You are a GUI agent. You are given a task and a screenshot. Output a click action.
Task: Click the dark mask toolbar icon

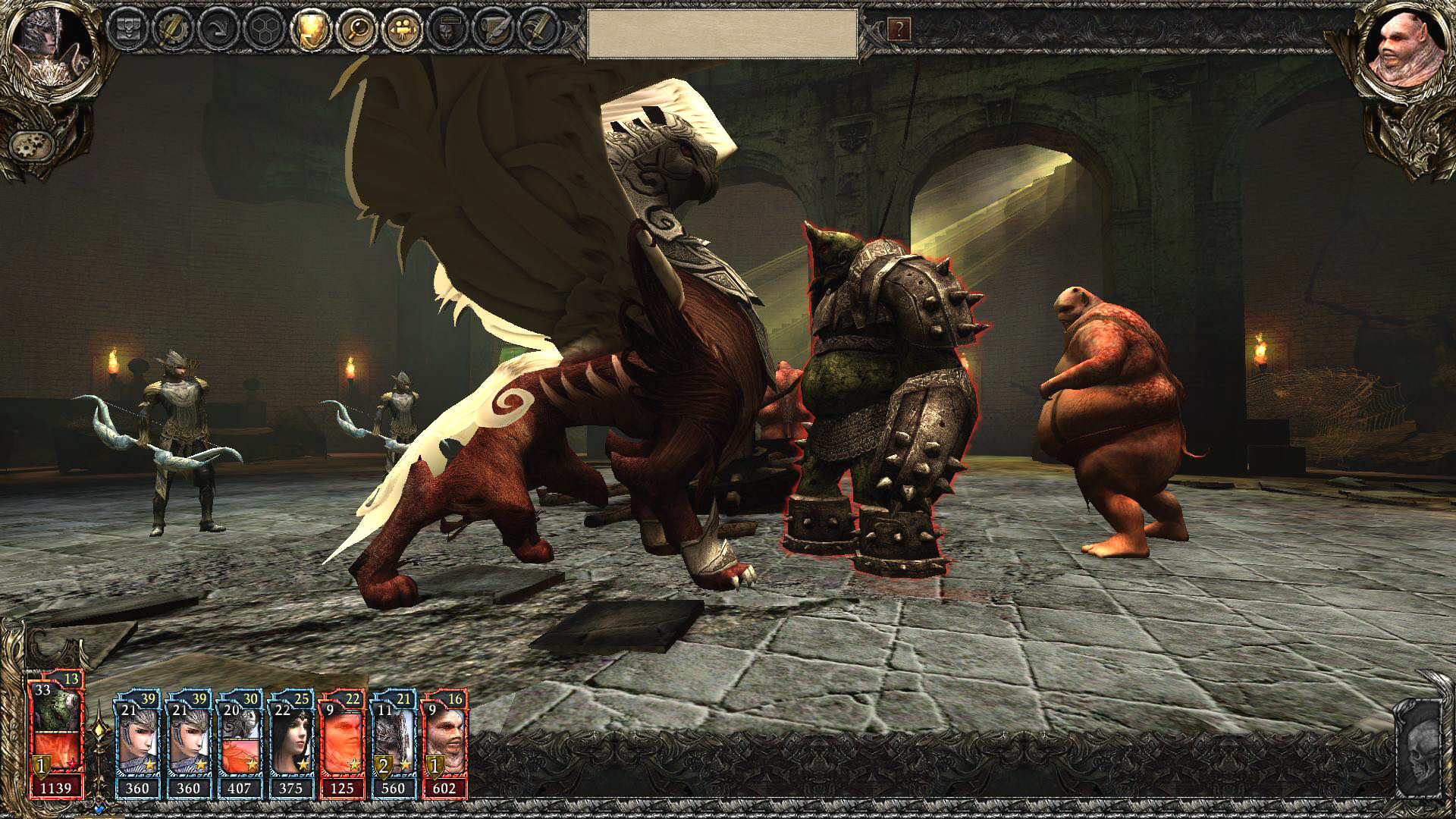tap(446, 30)
